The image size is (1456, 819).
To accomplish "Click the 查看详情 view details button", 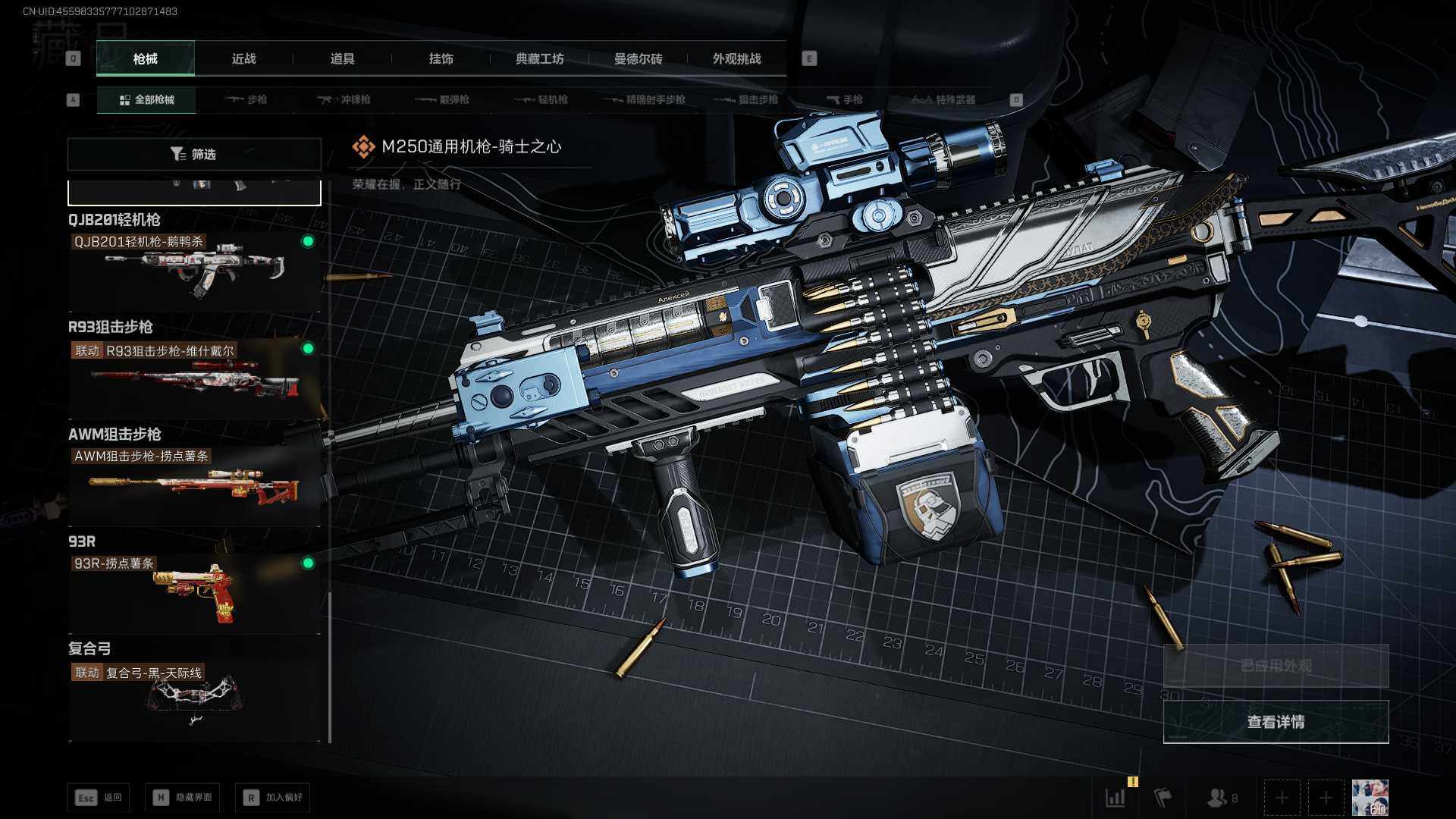I will pos(1276,721).
